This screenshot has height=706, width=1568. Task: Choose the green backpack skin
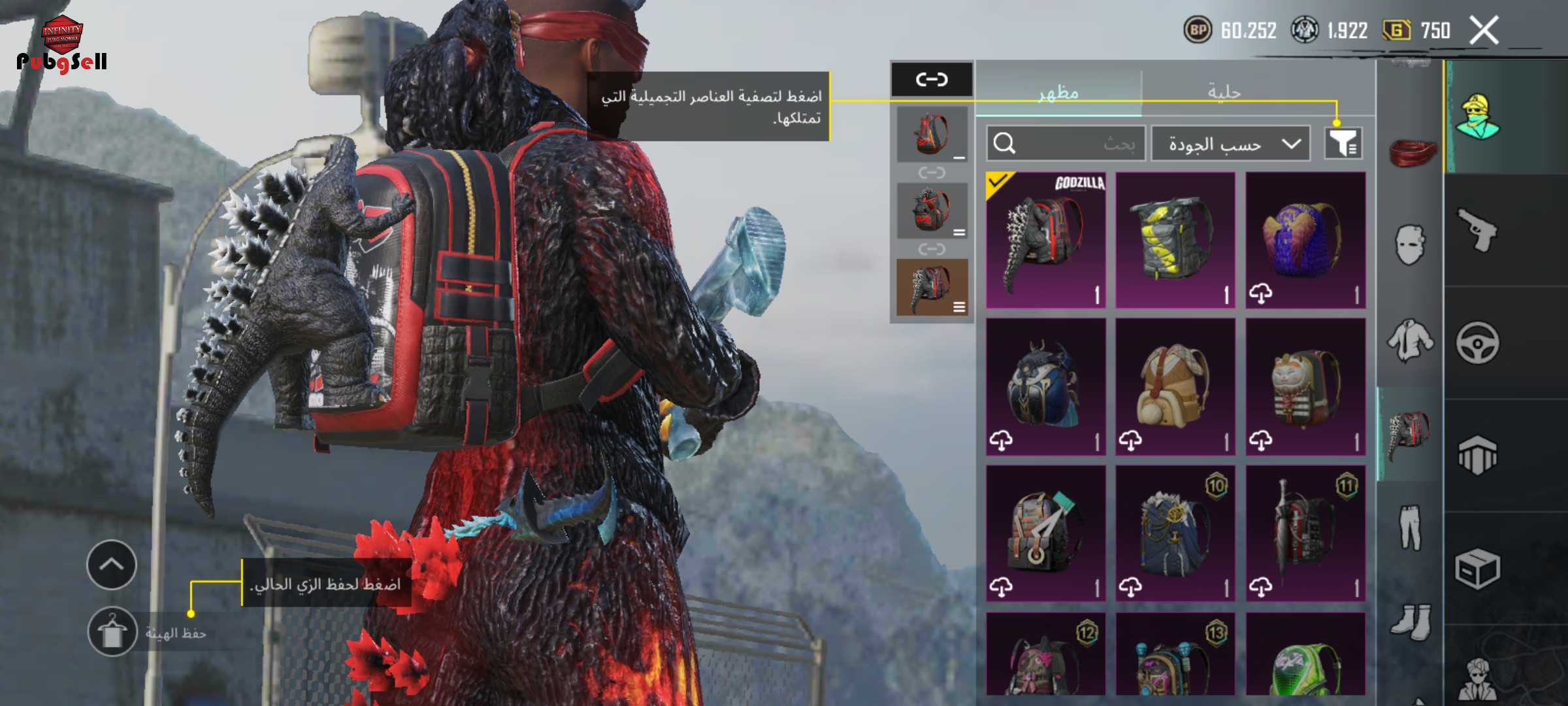(1305, 657)
